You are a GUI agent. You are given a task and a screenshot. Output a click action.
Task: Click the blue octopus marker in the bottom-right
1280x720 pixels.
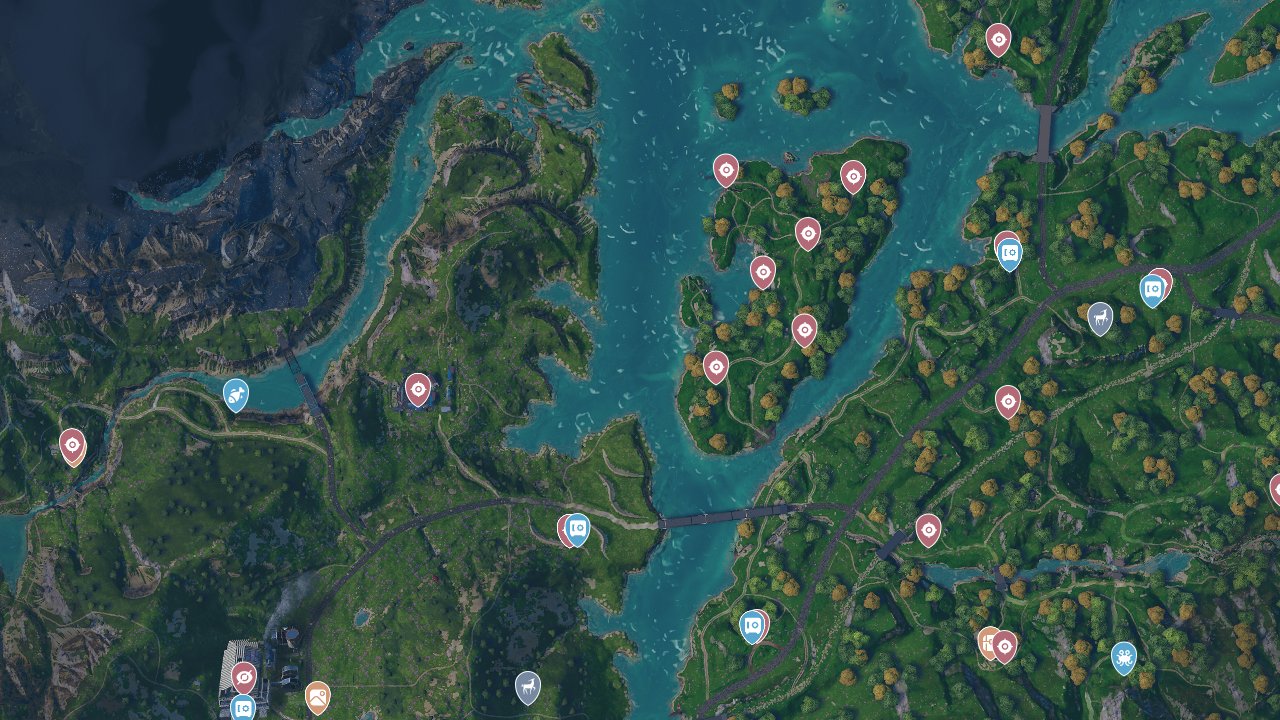tap(1125, 658)
